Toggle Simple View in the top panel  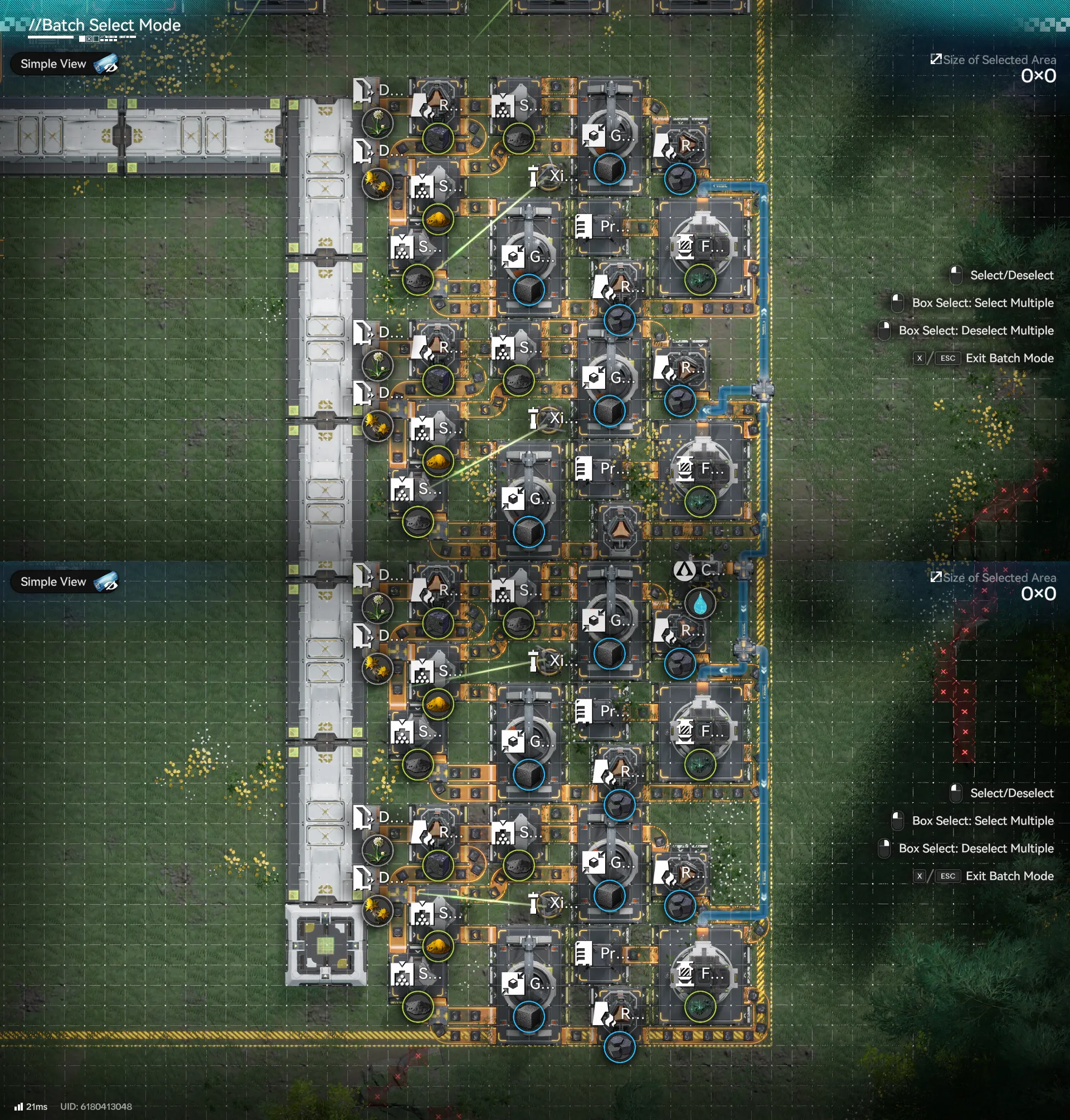(x=65, y=64)
